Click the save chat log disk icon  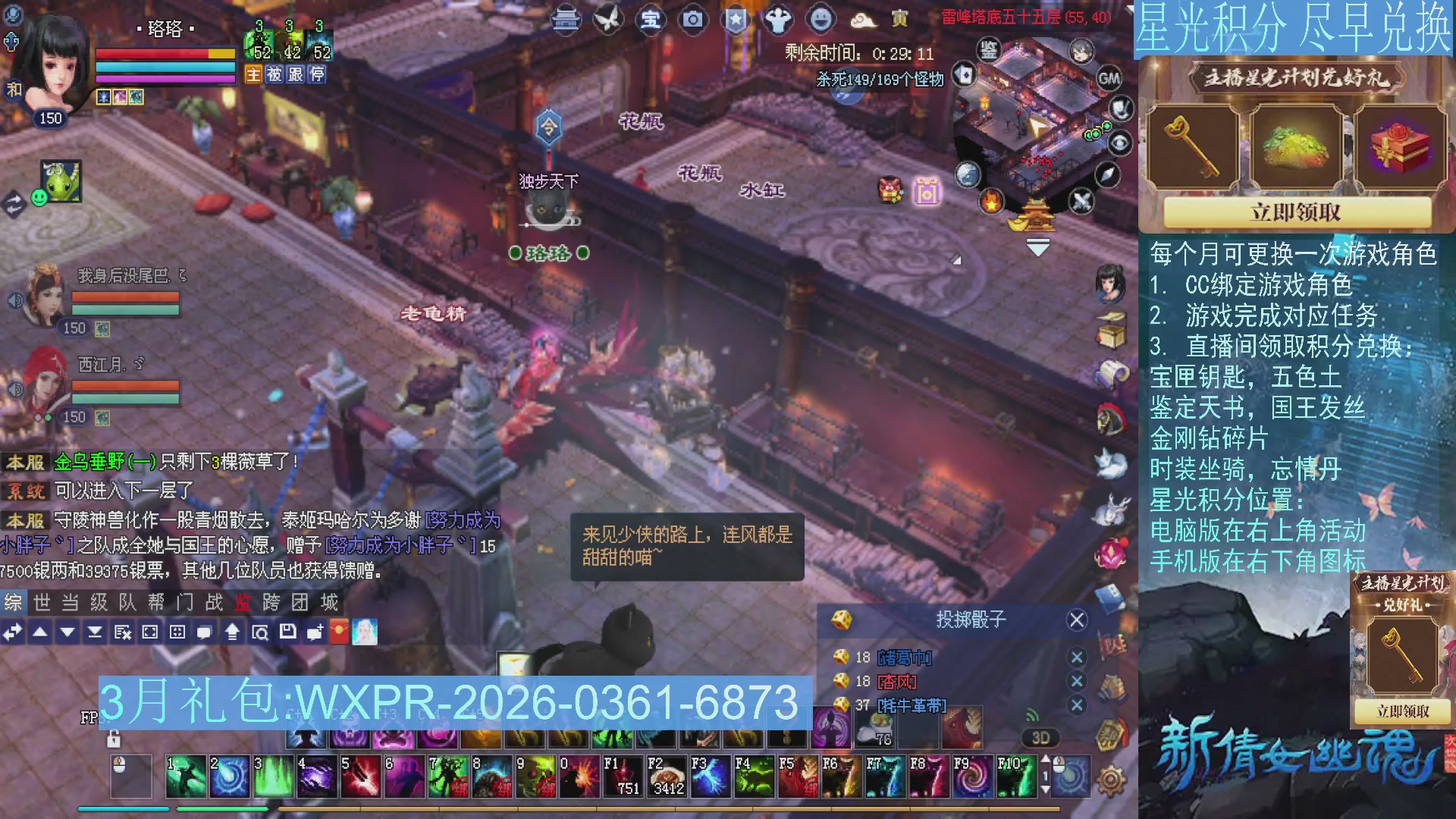[287, 632]
